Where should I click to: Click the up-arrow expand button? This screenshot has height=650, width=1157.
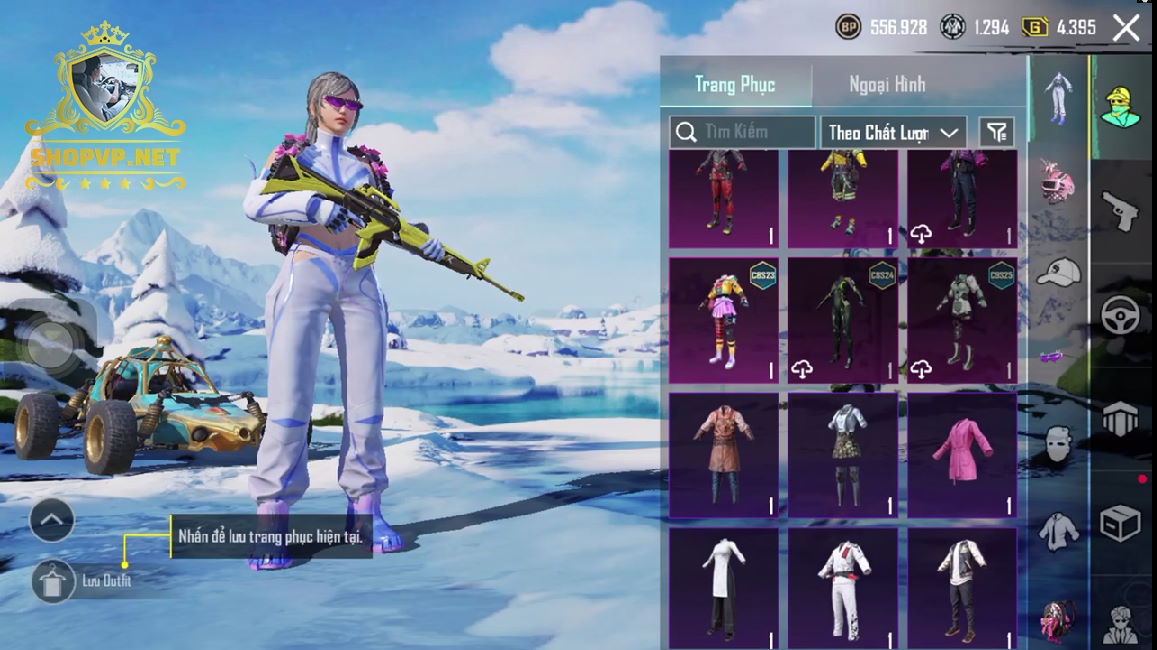pos(52,520)
